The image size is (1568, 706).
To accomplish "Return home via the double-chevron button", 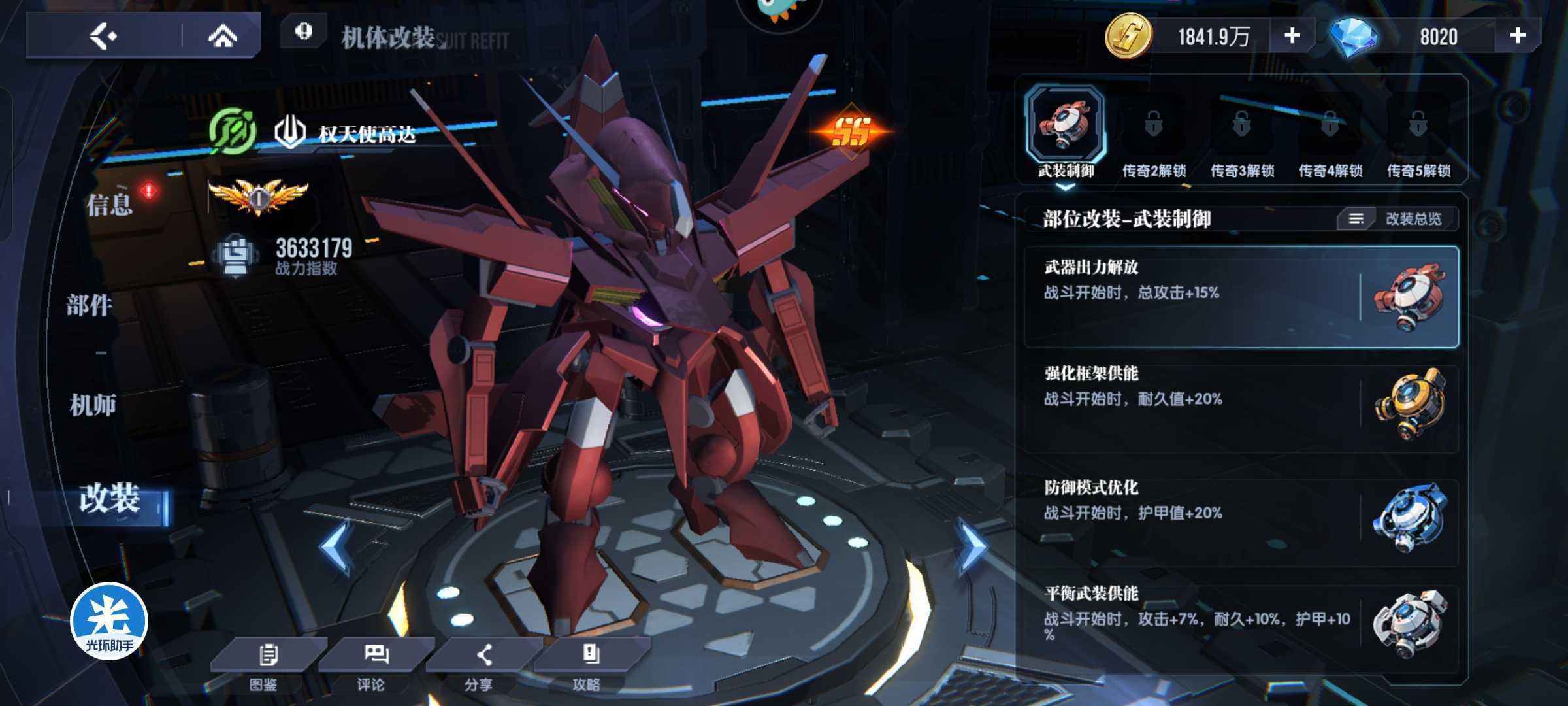I will (x=222, y=35).
